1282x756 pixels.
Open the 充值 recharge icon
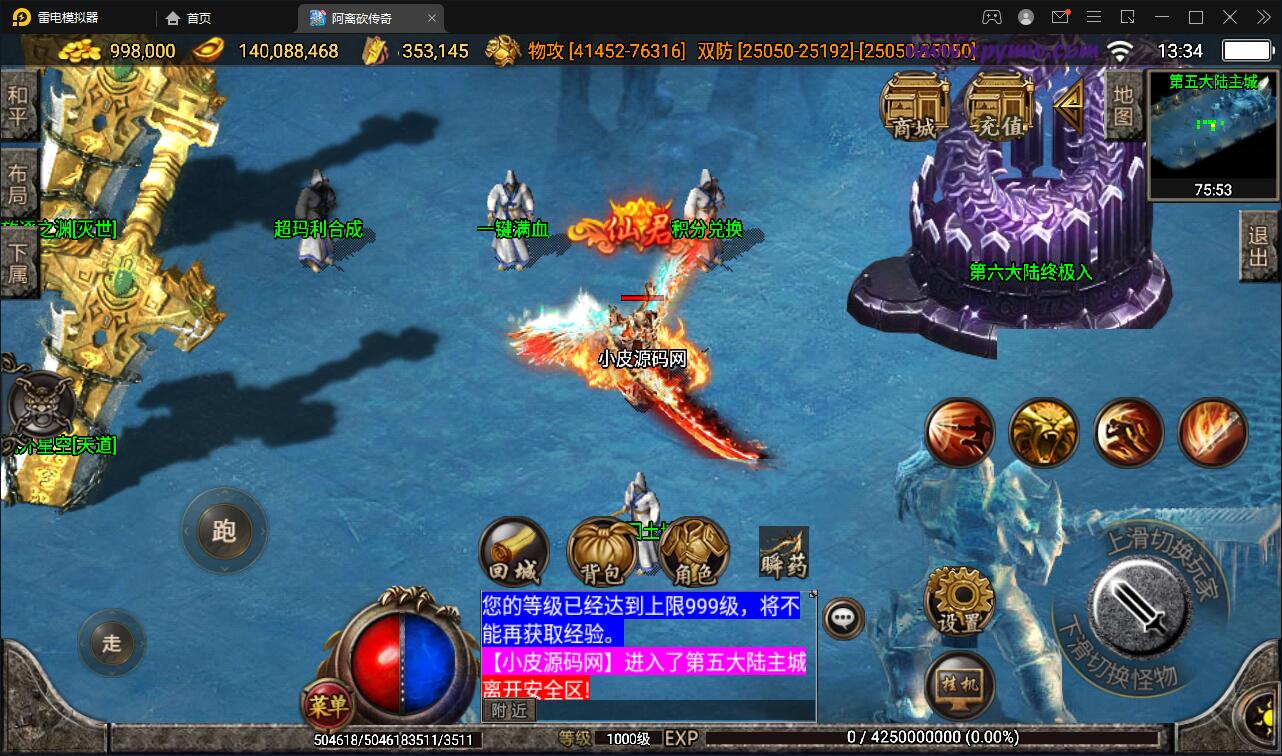997,105
